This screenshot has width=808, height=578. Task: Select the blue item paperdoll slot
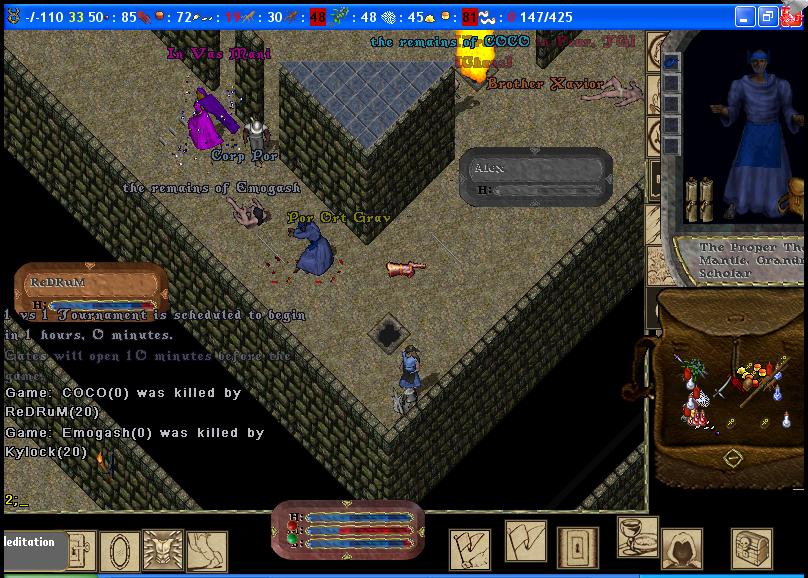(x=672, y=62)
